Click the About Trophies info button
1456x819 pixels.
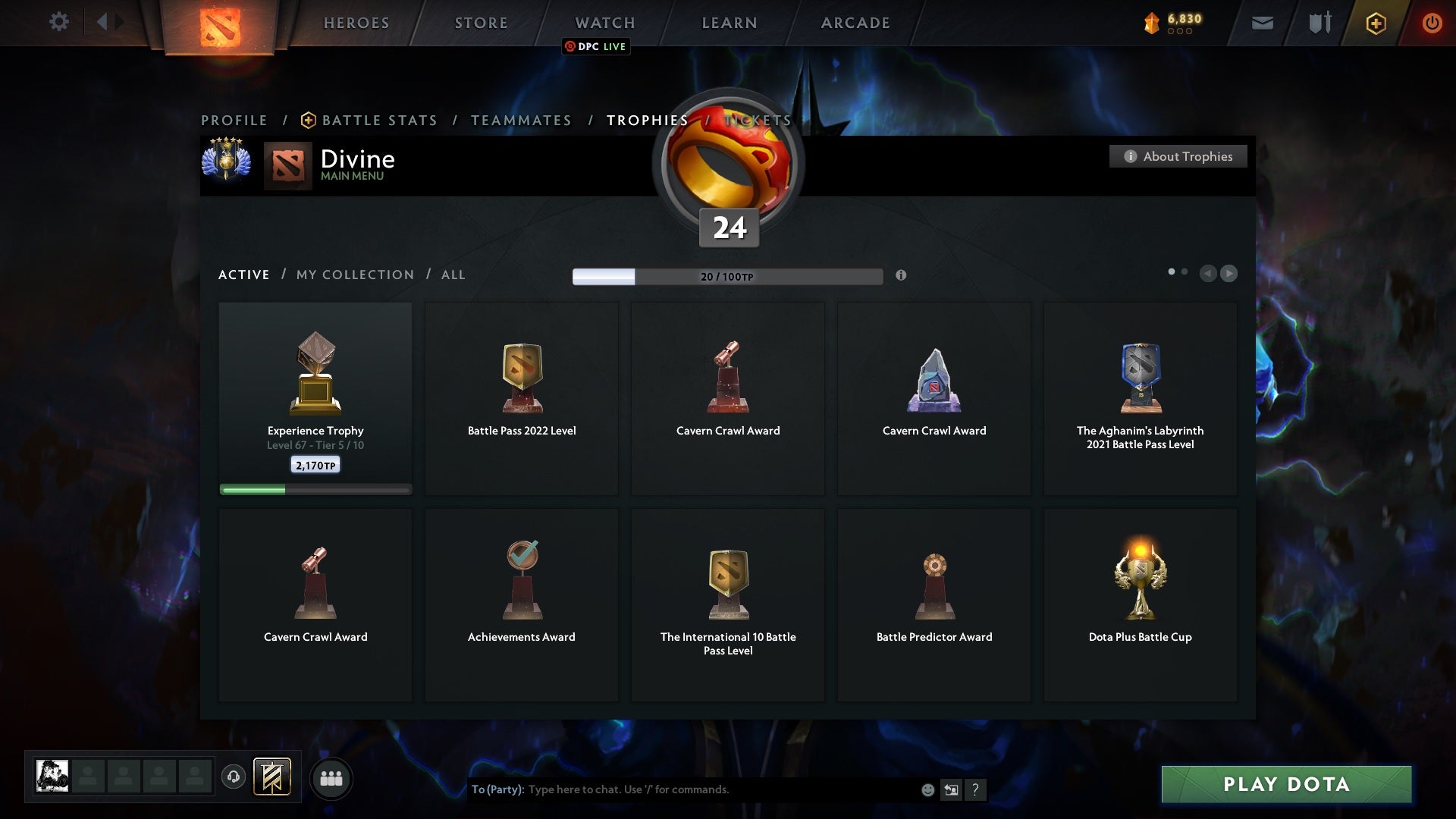coord(1178,156)
